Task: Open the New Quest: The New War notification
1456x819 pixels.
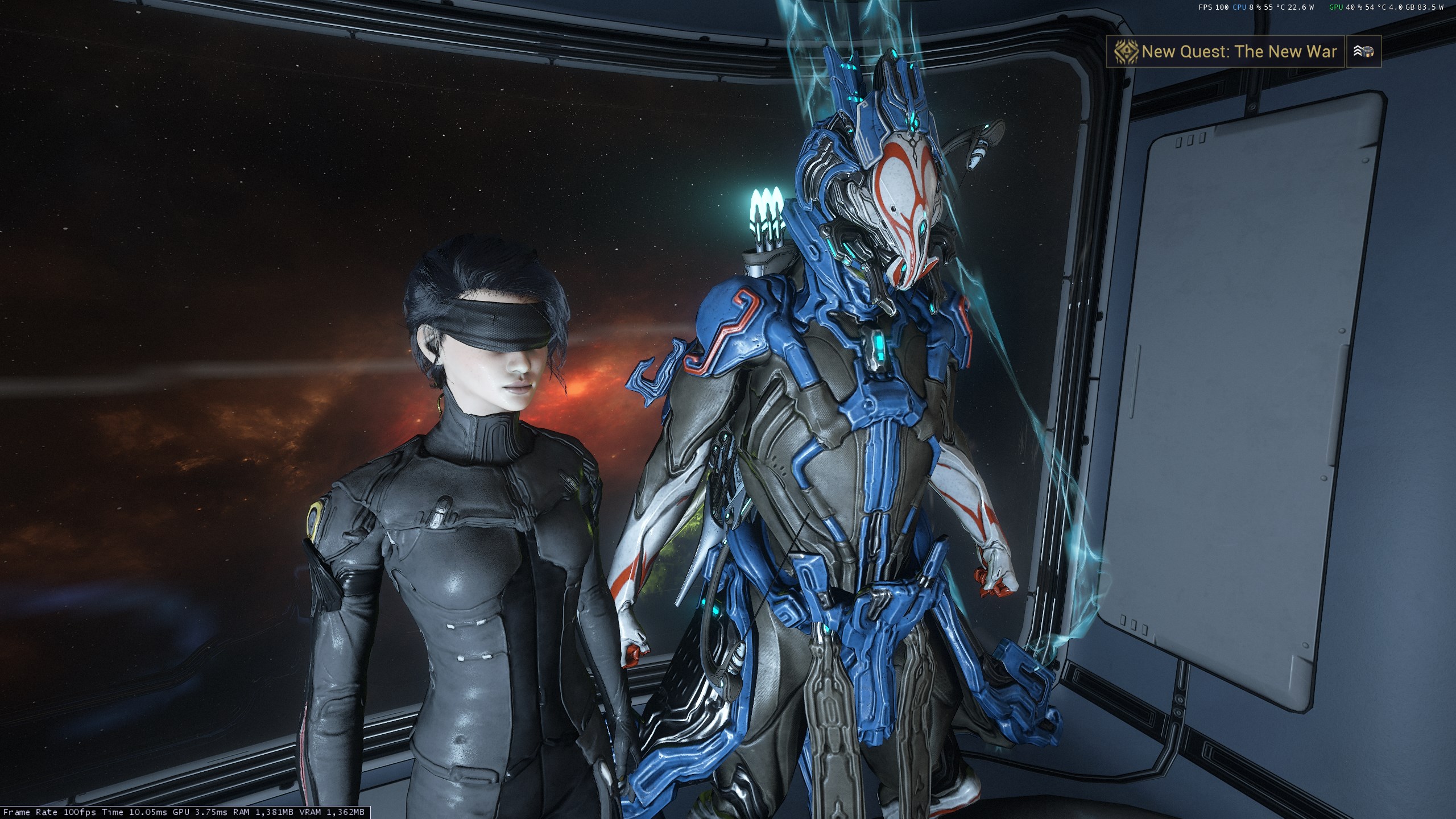Action: 1225,52
